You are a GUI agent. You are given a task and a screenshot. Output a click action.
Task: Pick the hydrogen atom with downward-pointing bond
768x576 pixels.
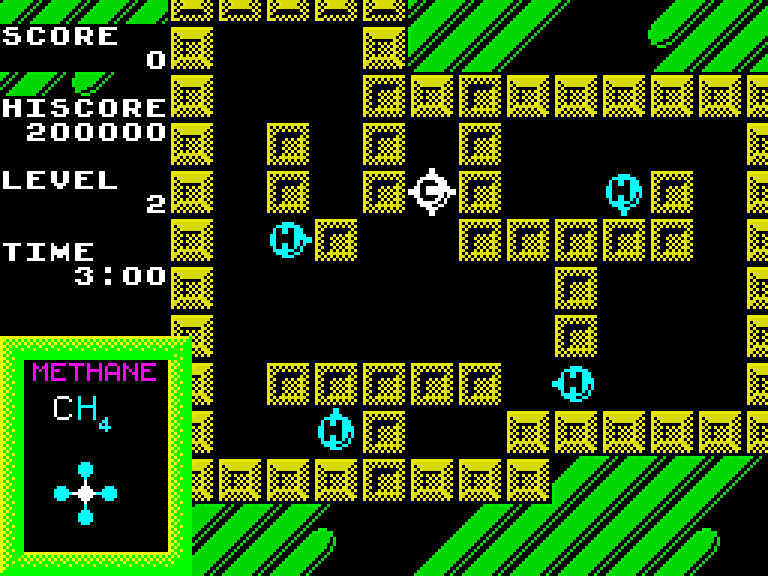pos(623,192)
